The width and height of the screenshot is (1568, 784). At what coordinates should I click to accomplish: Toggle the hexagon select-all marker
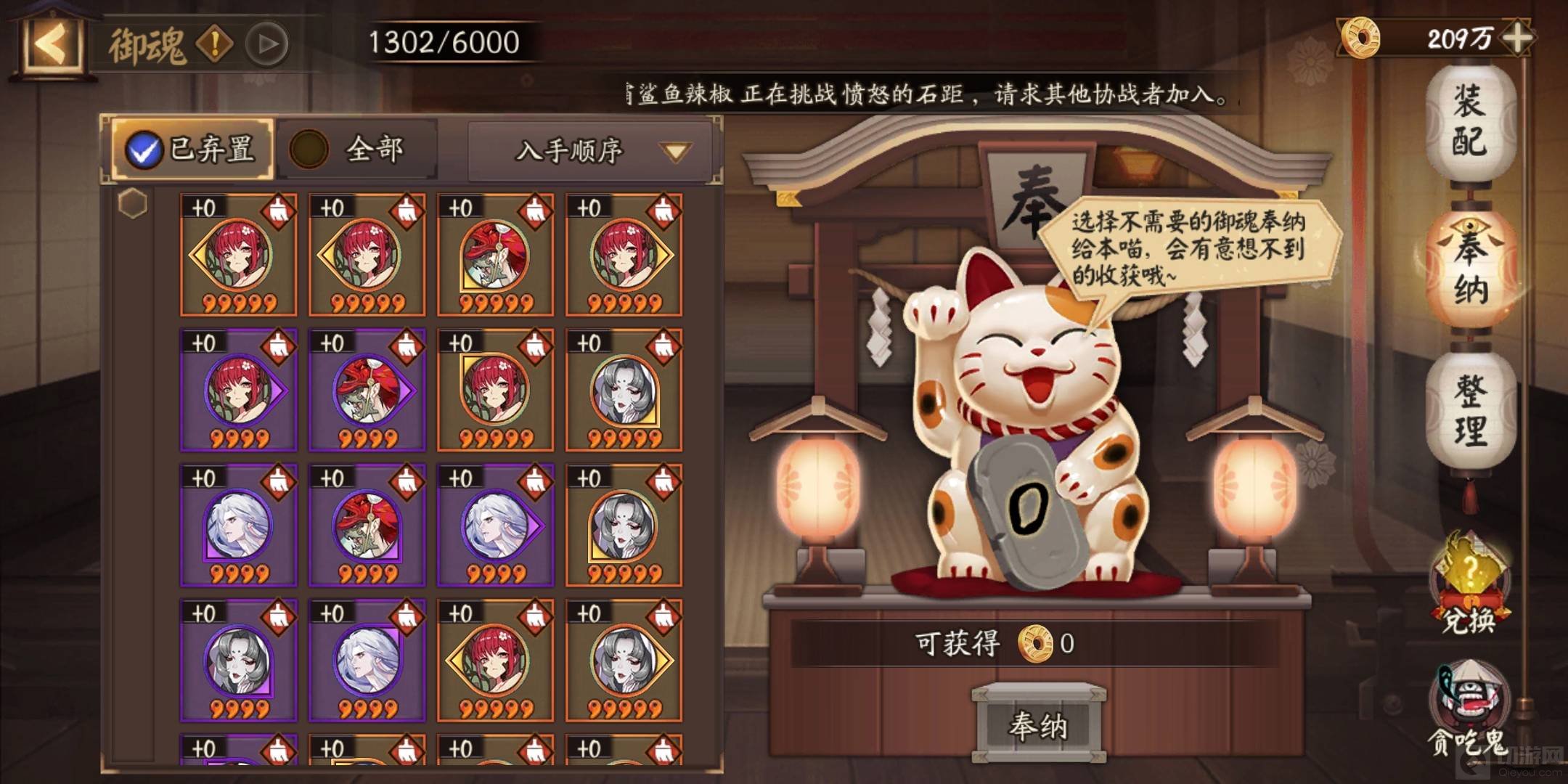[133, 203]
